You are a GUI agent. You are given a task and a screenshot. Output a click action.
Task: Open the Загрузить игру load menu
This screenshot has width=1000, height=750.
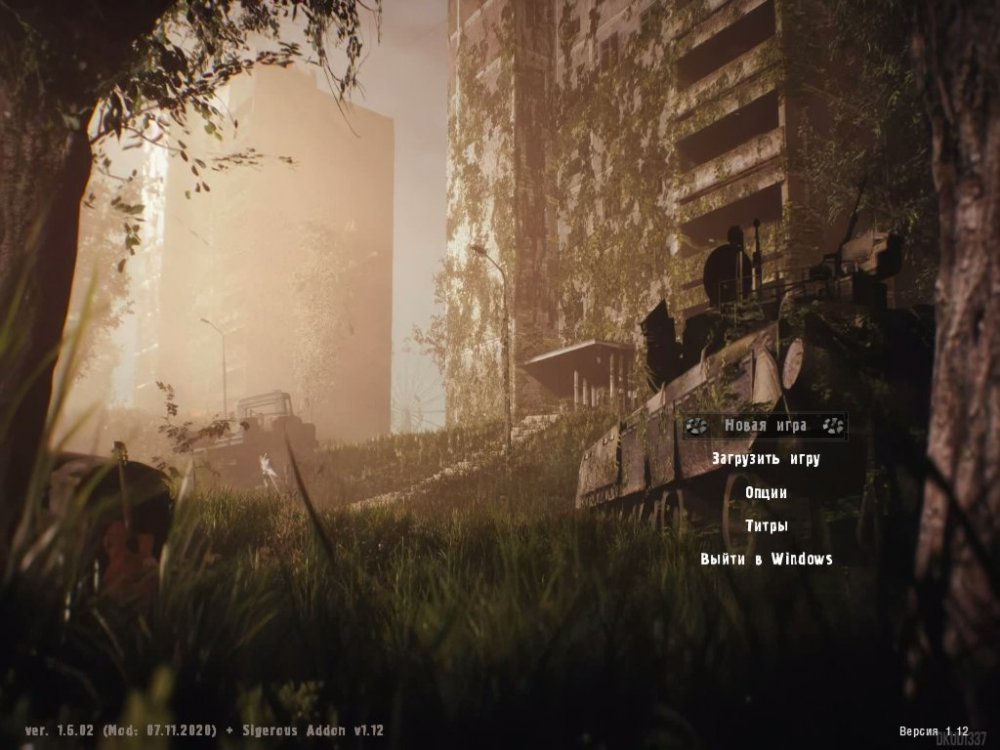click(766, 459)
